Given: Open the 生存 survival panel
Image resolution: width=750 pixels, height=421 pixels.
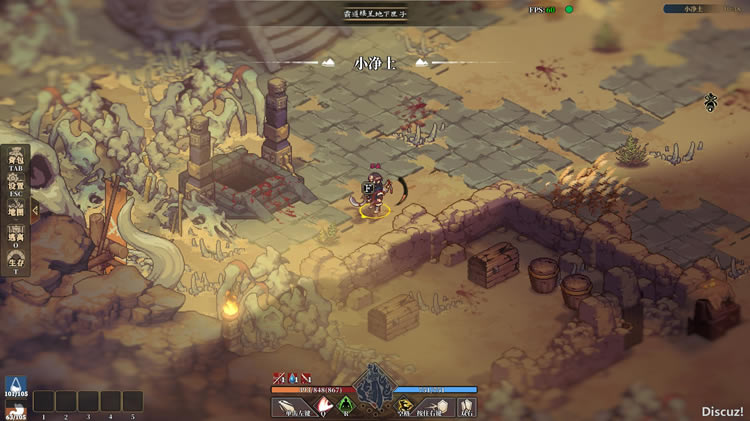Looking at the screenshot, I should click(16, 264).
